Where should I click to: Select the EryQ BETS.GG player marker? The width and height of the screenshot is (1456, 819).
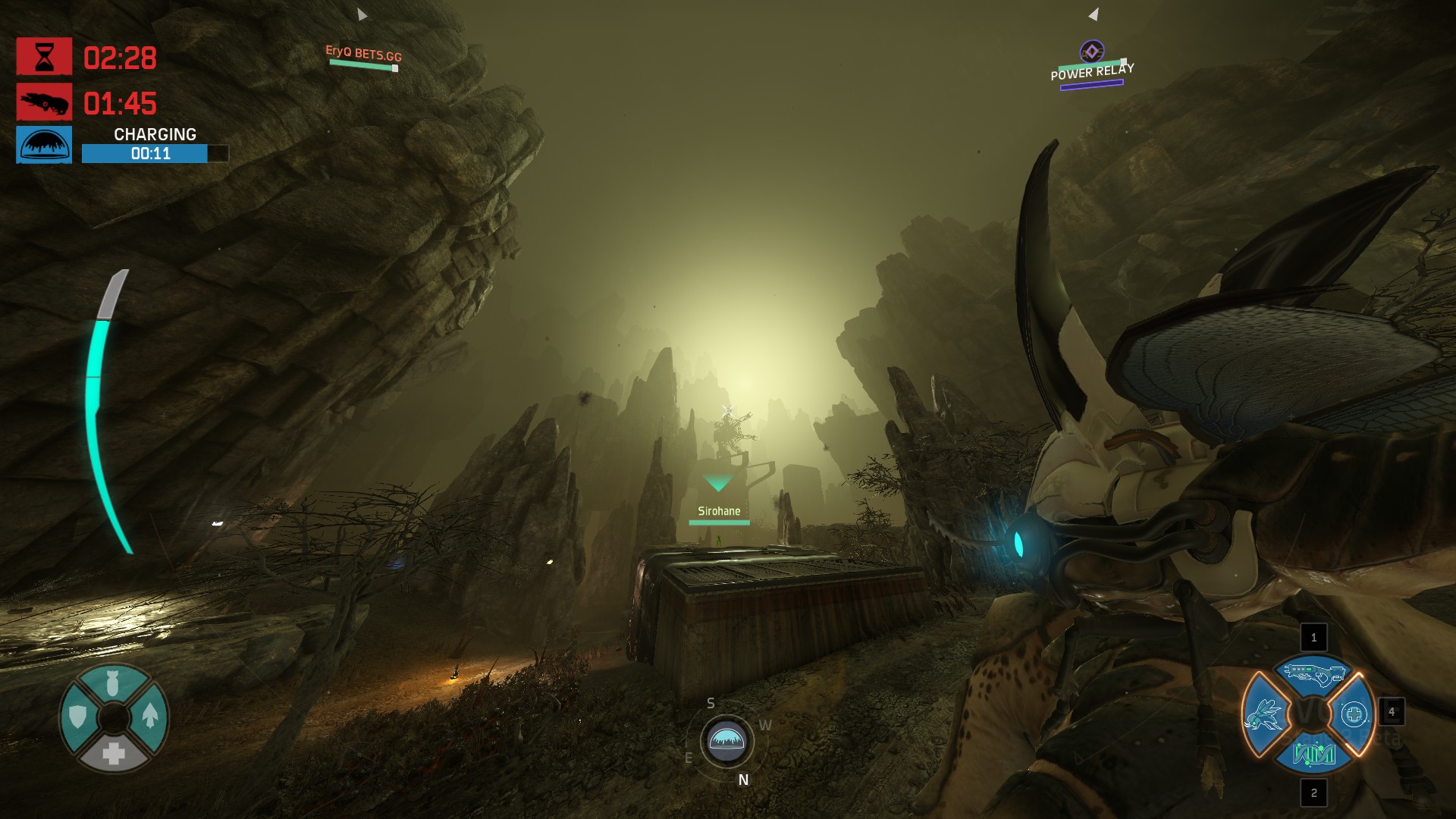pyautogui.click(x=363, y=54)
